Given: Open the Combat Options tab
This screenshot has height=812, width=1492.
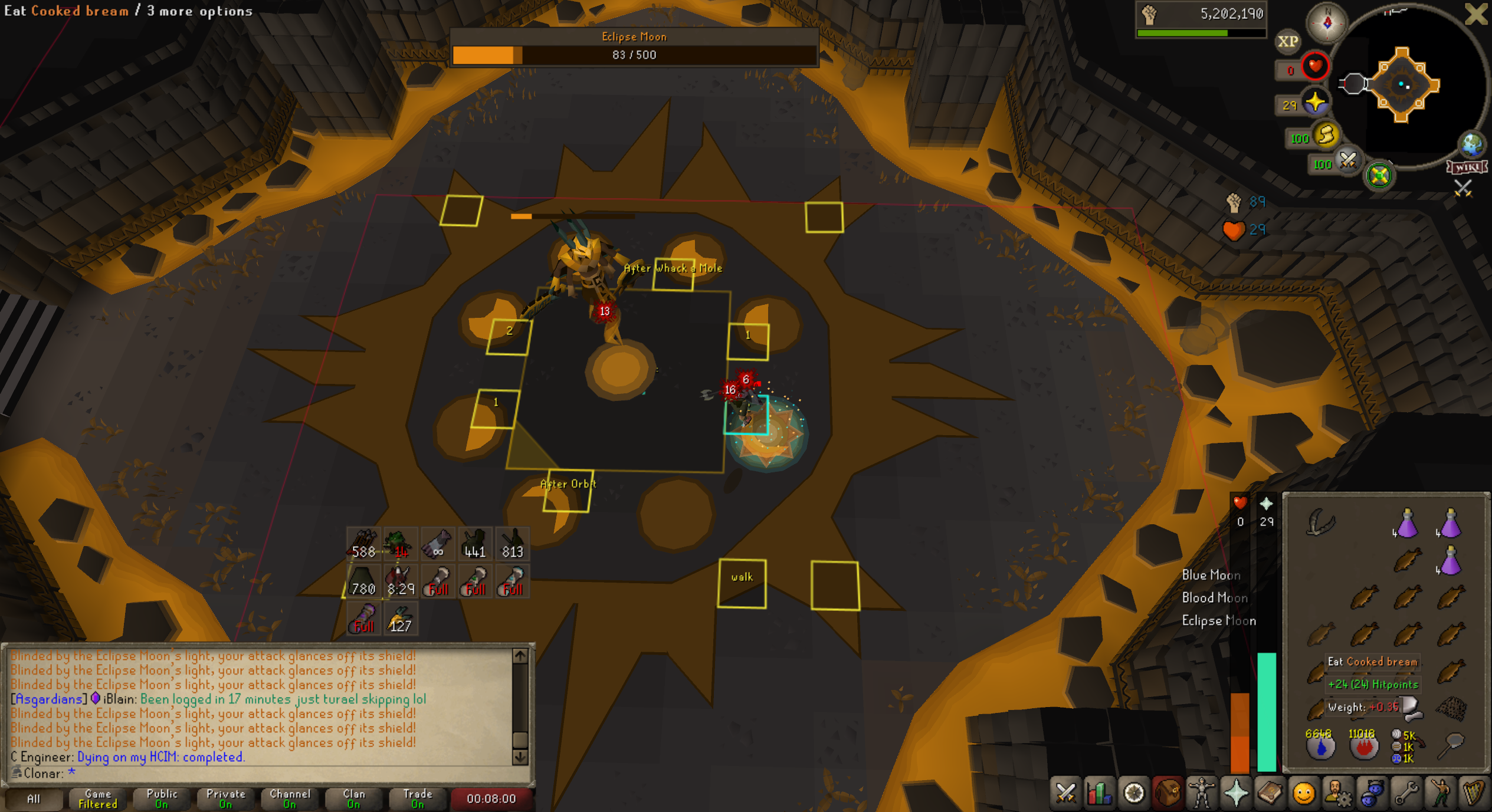Looking at the screenshot, I should pos(1065,793).
